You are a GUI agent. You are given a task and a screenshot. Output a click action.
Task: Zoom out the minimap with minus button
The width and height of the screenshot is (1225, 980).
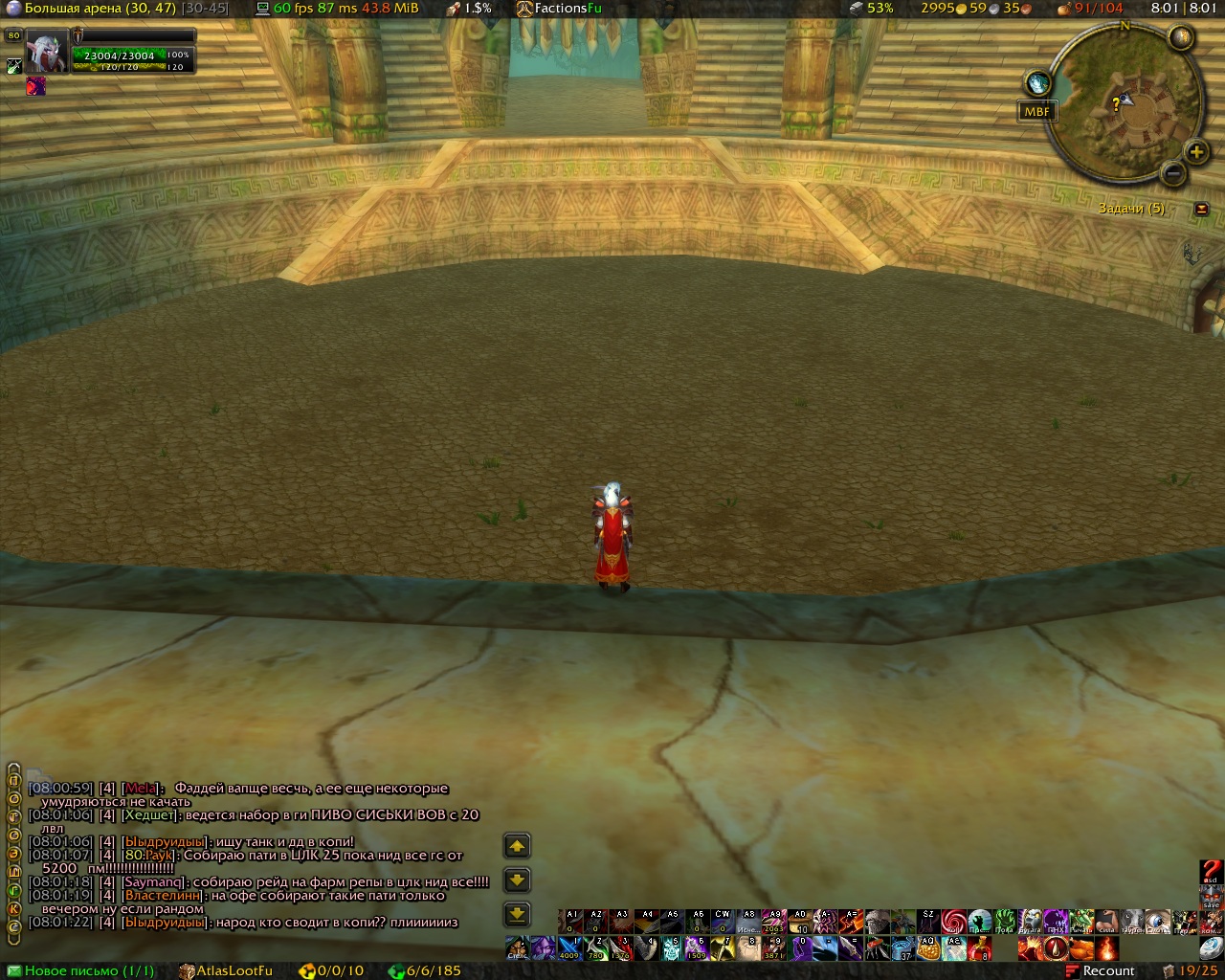[x=1173, y=172]
